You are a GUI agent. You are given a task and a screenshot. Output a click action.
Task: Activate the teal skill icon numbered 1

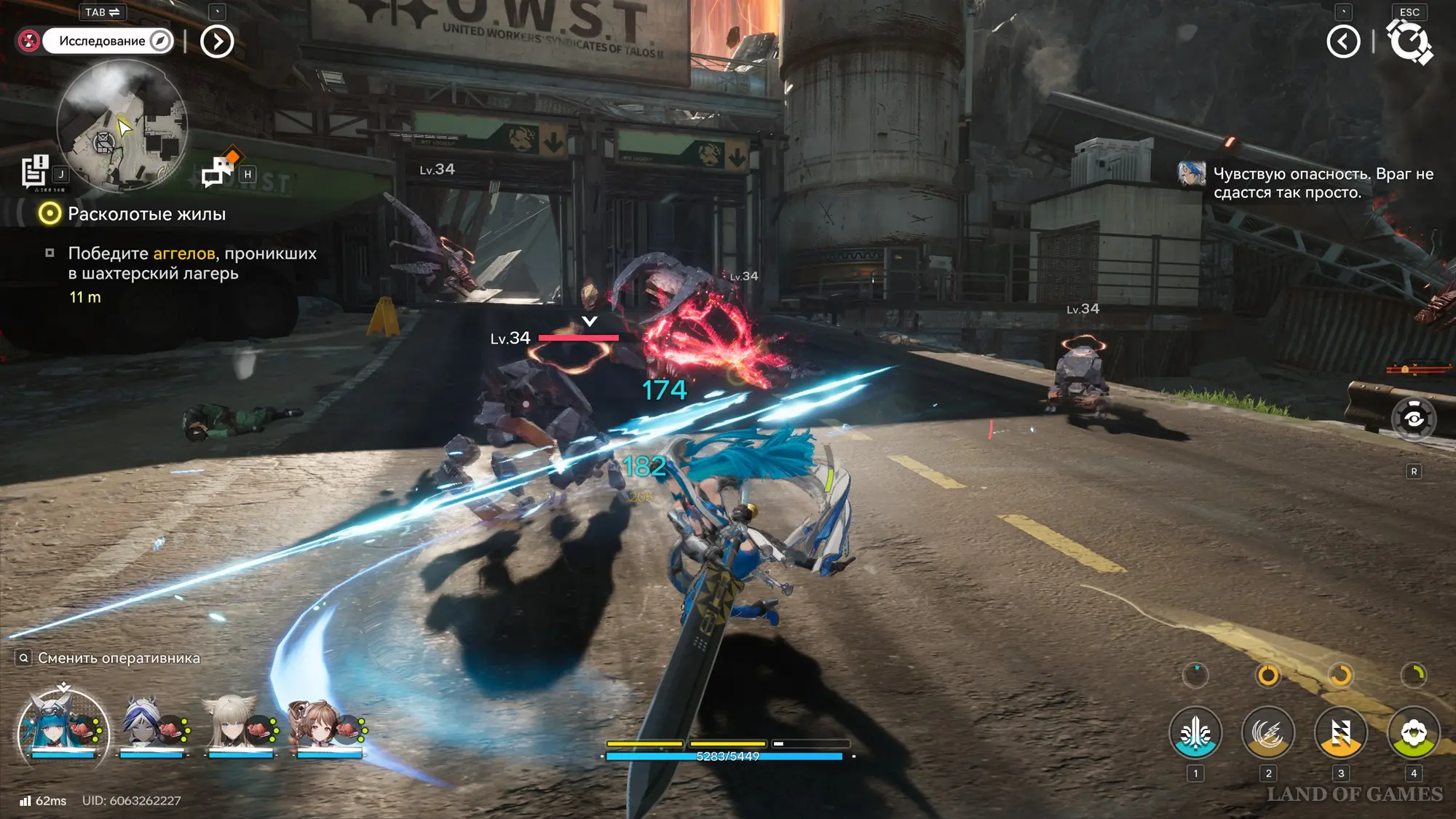1195,733
